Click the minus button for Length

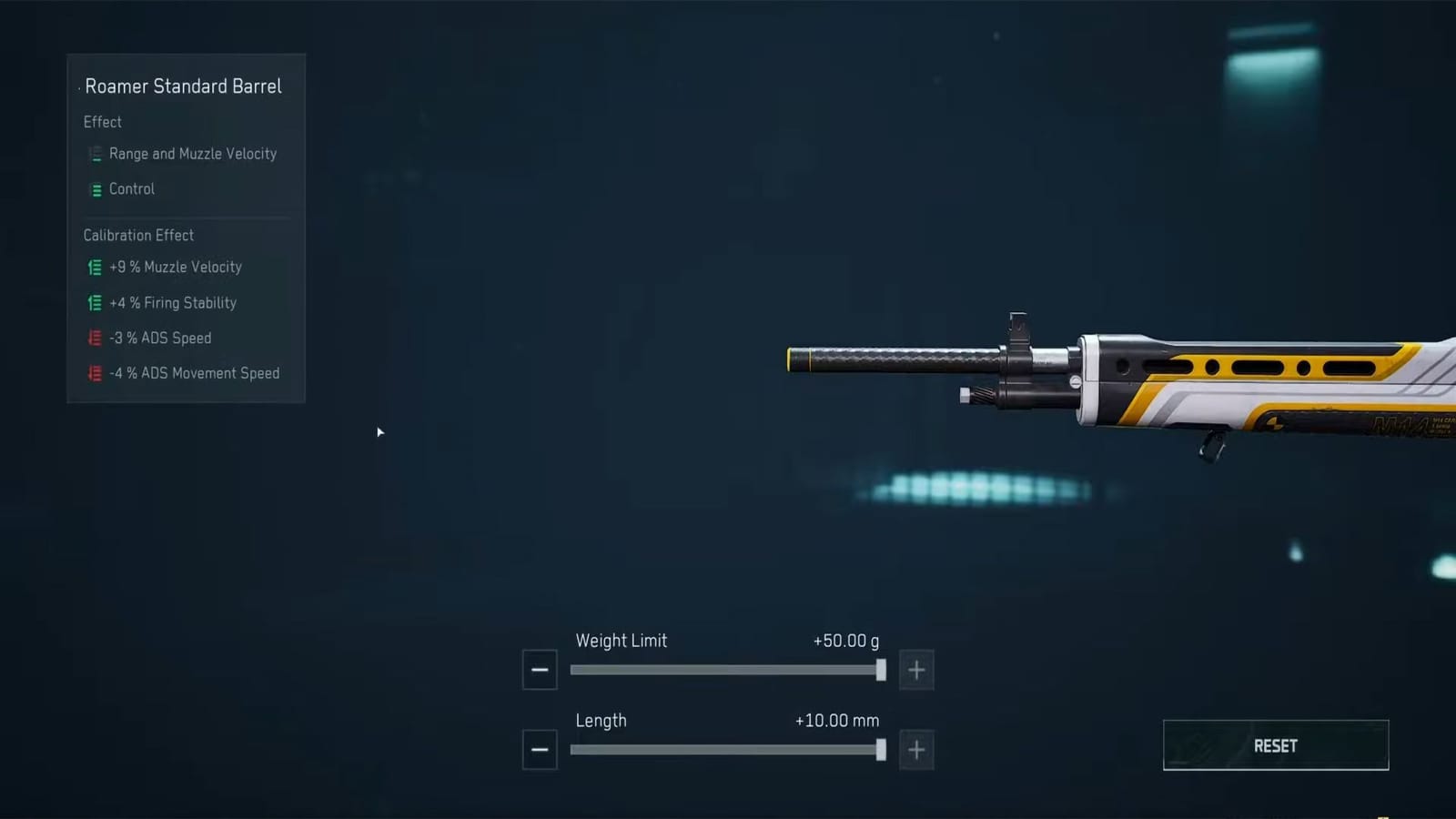tap(539, 749)
